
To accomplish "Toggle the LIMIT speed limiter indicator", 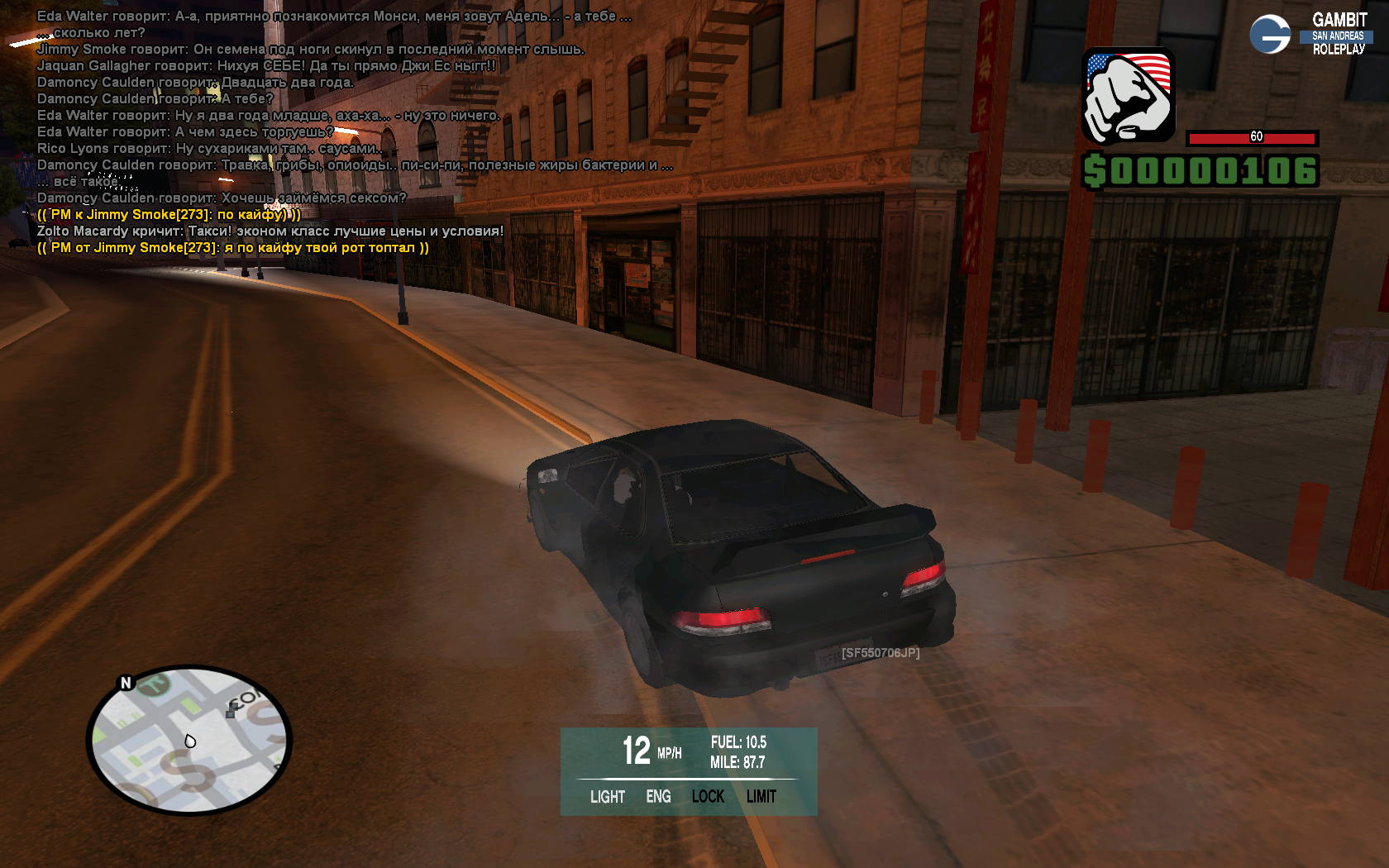I will pos(761,797).
